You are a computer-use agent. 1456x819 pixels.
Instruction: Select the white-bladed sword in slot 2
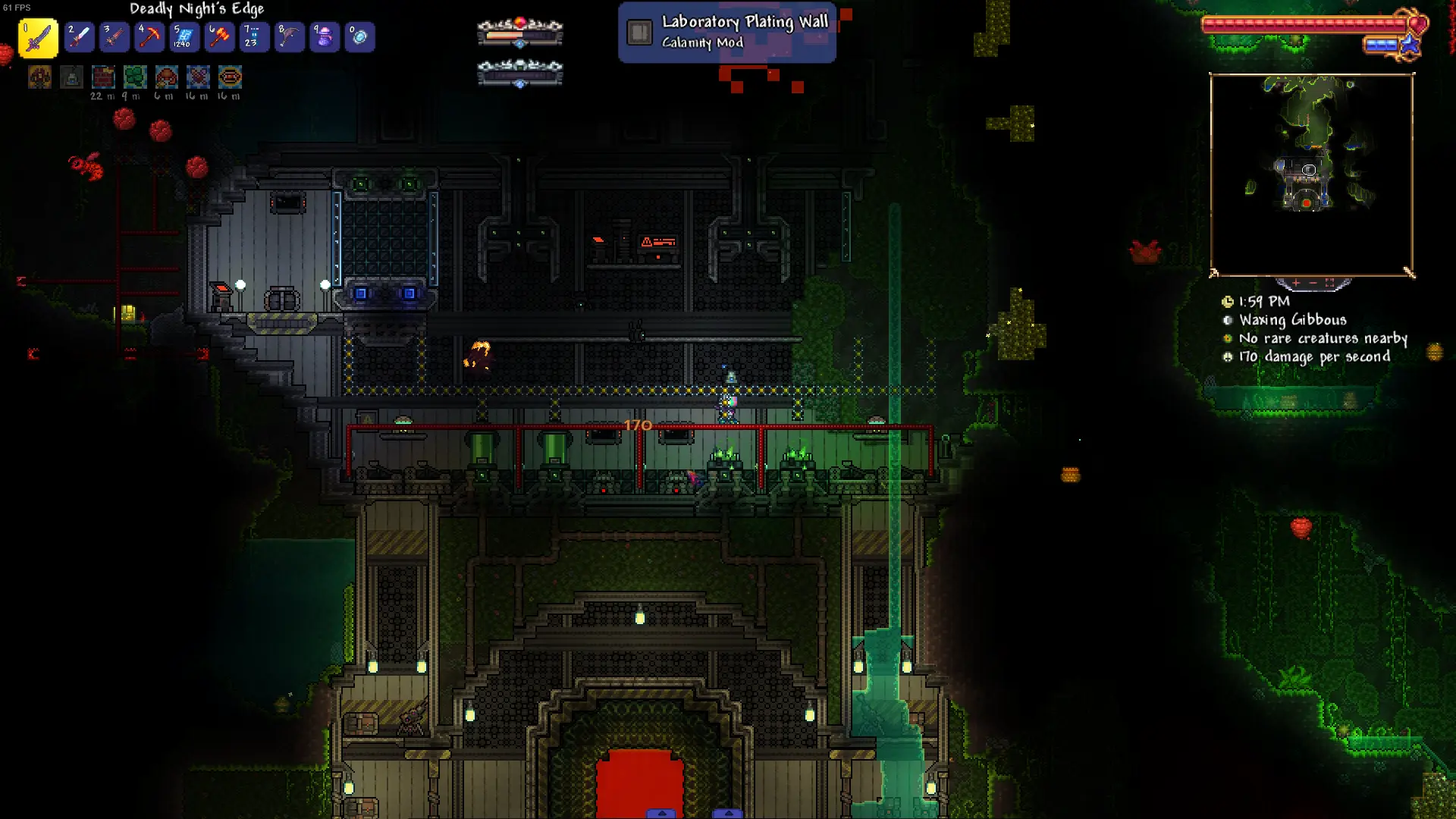pos(79,37)
